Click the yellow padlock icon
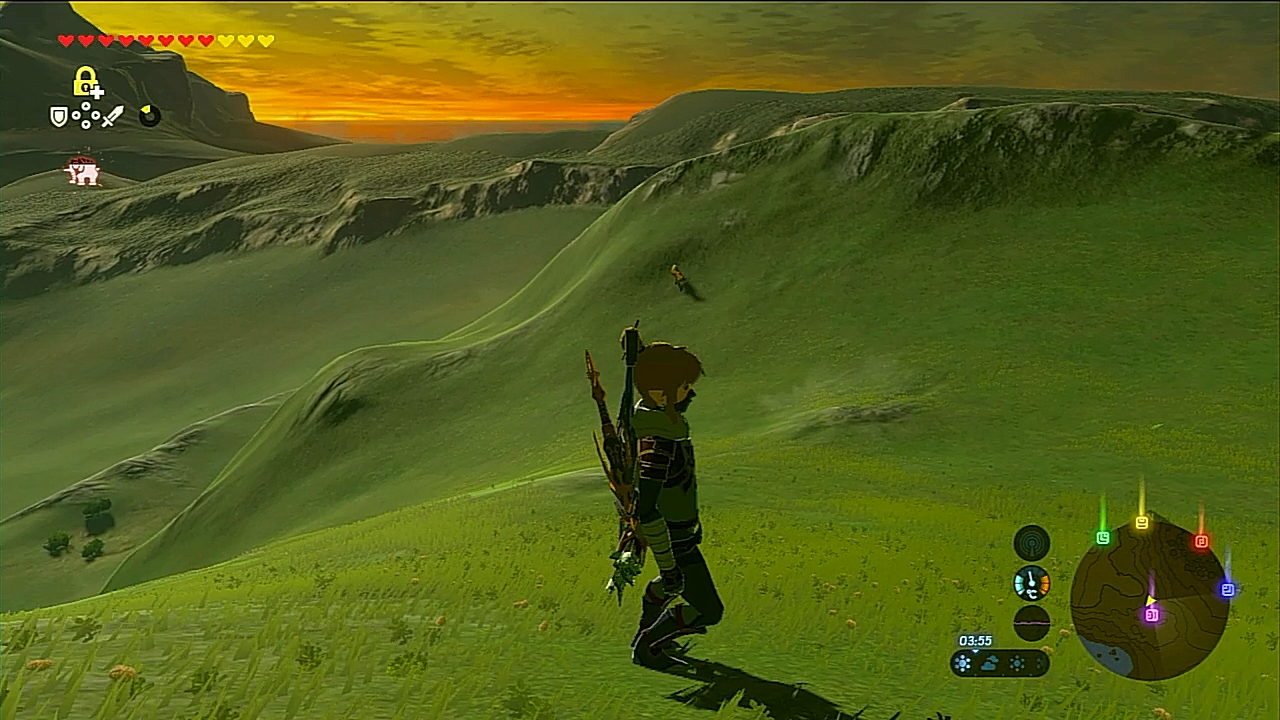 click(x=87, y=81)
